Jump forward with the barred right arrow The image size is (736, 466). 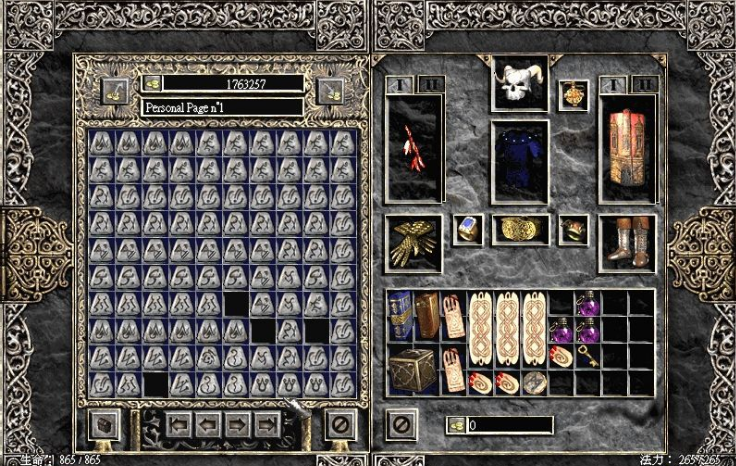266,424
